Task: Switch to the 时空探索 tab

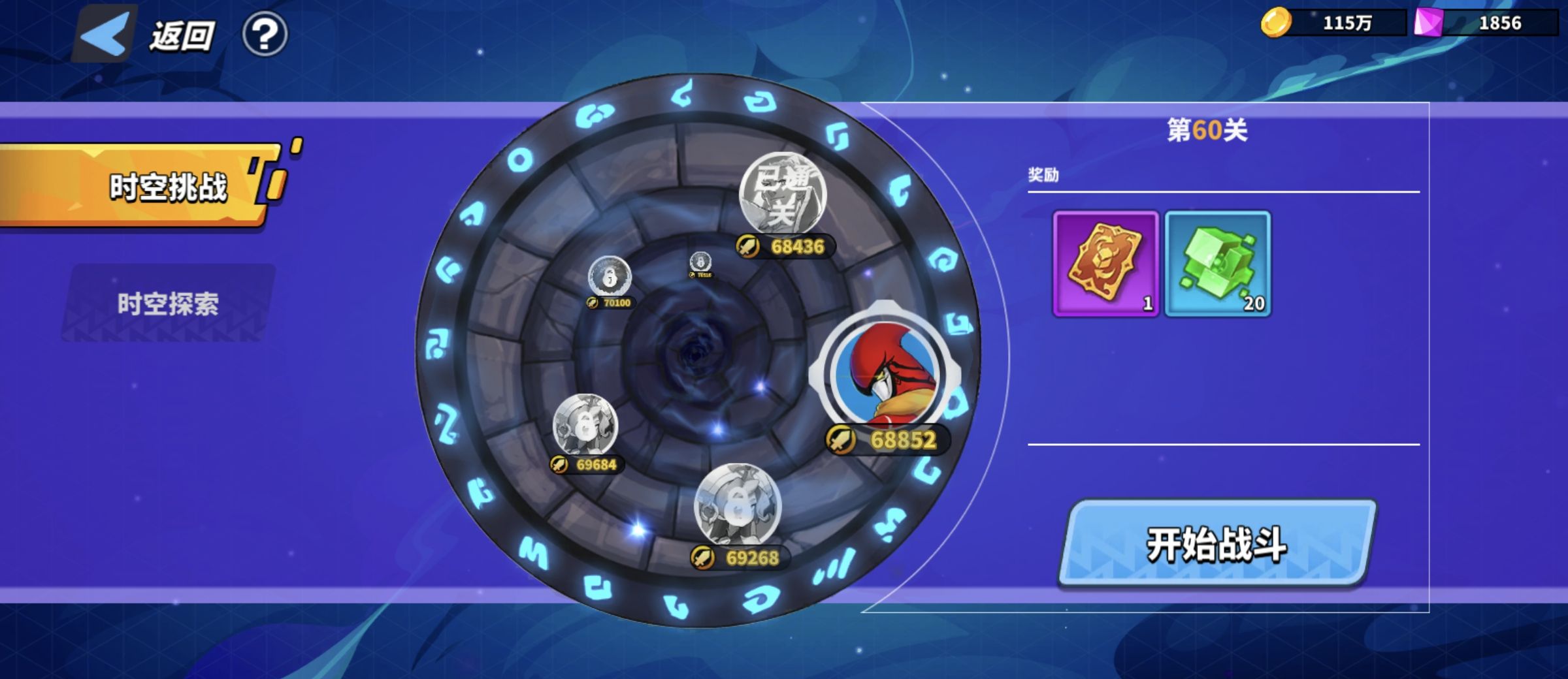Action: pos(168,304)
